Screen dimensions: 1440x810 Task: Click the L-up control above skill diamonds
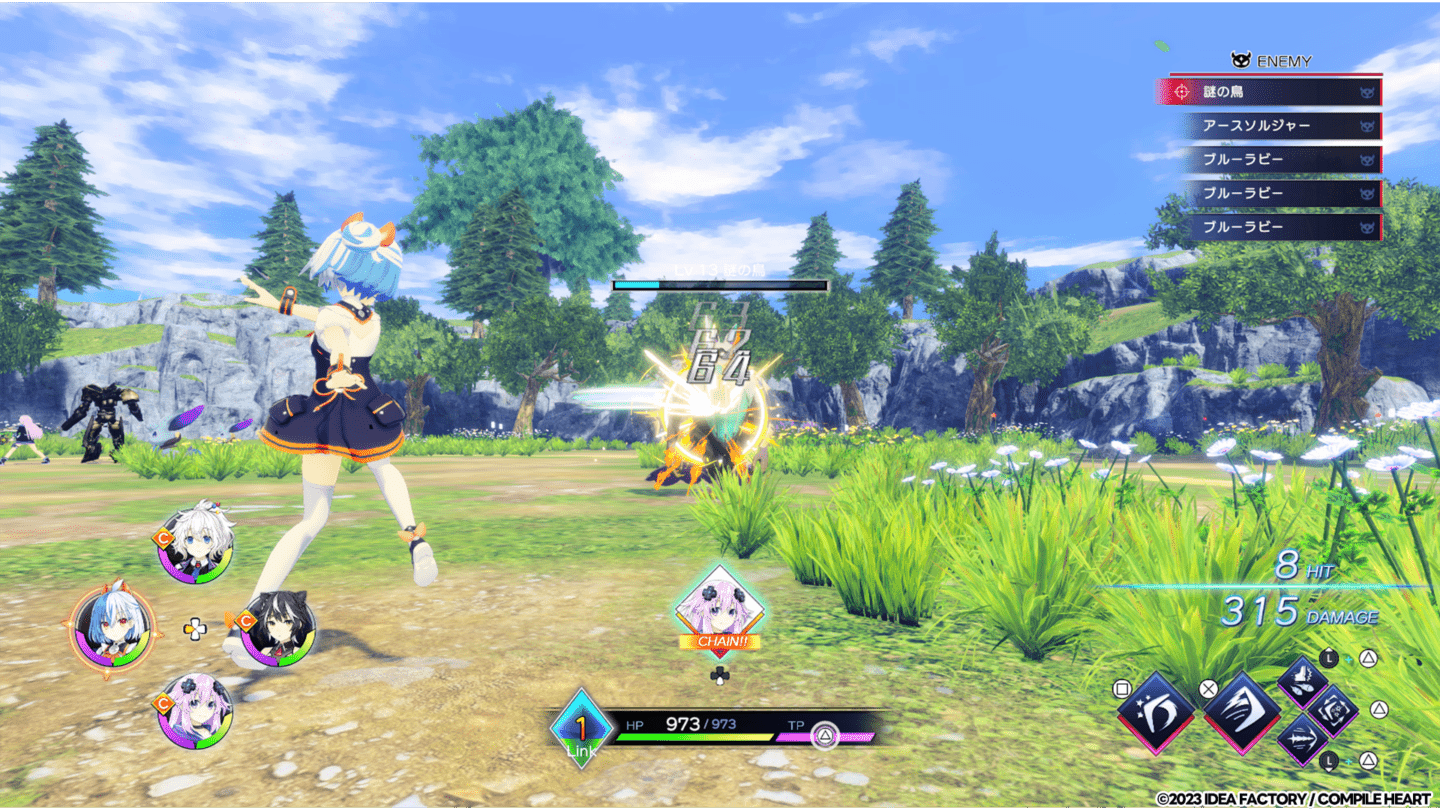1330,657
